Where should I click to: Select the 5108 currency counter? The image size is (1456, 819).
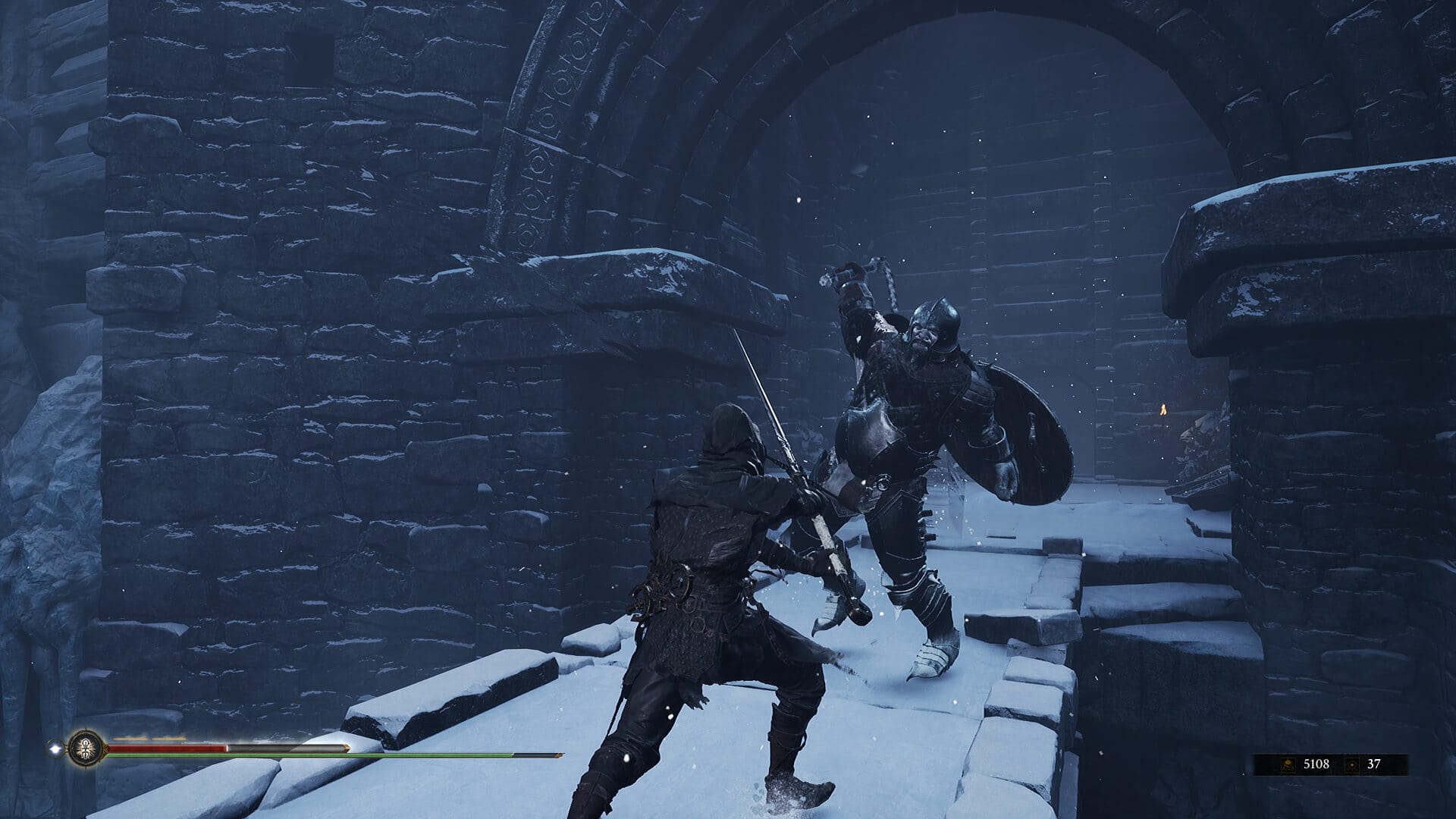click(1316, 764)
